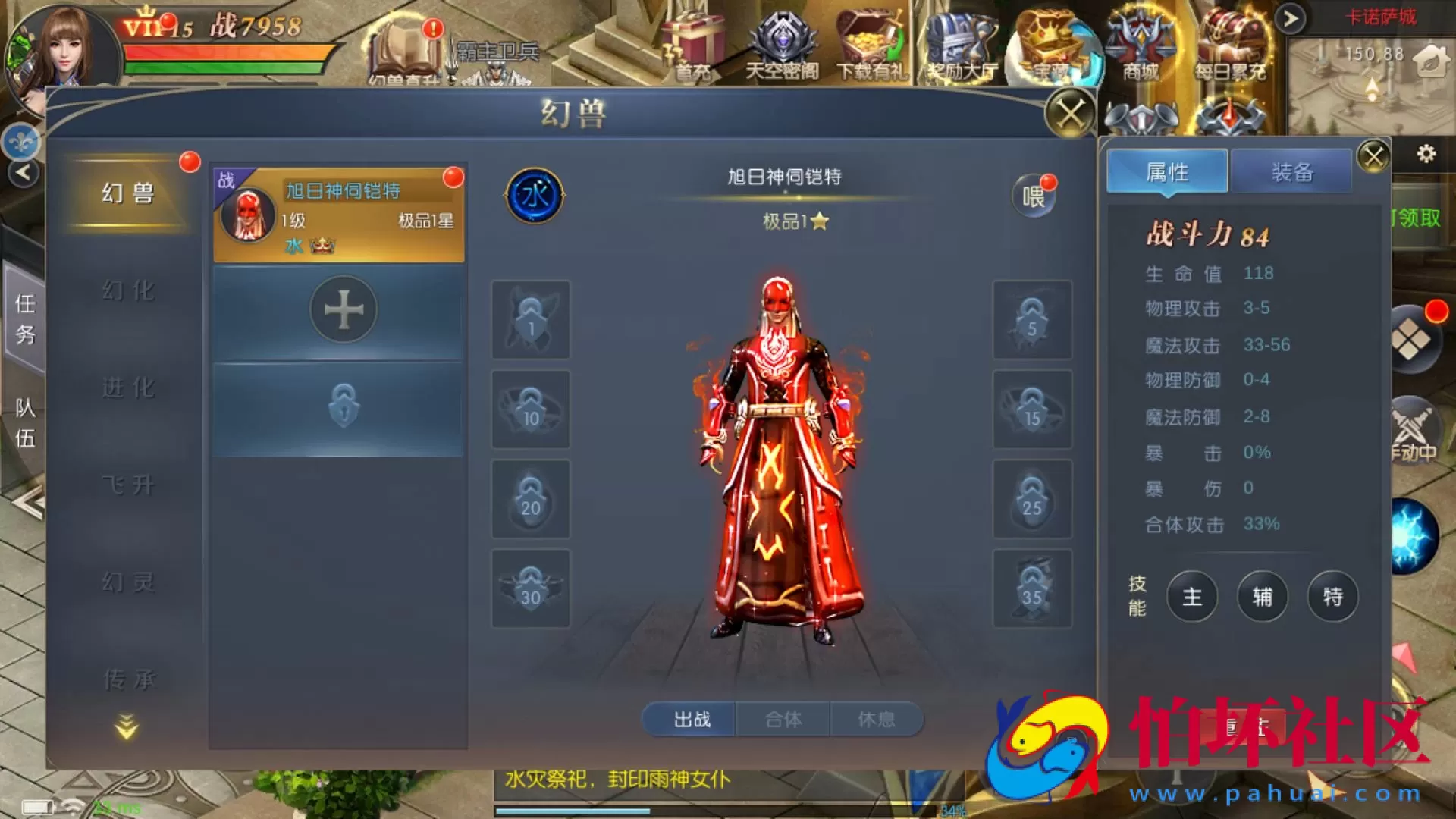Select the 合体 merge option

pyautogui.click(x=784, y=719)
